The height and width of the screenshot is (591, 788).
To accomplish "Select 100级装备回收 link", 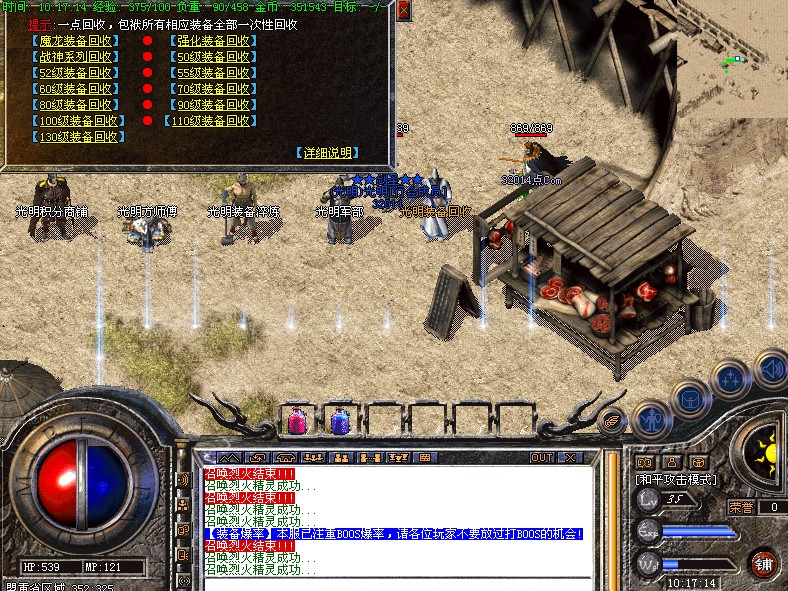I will point(79,121).
